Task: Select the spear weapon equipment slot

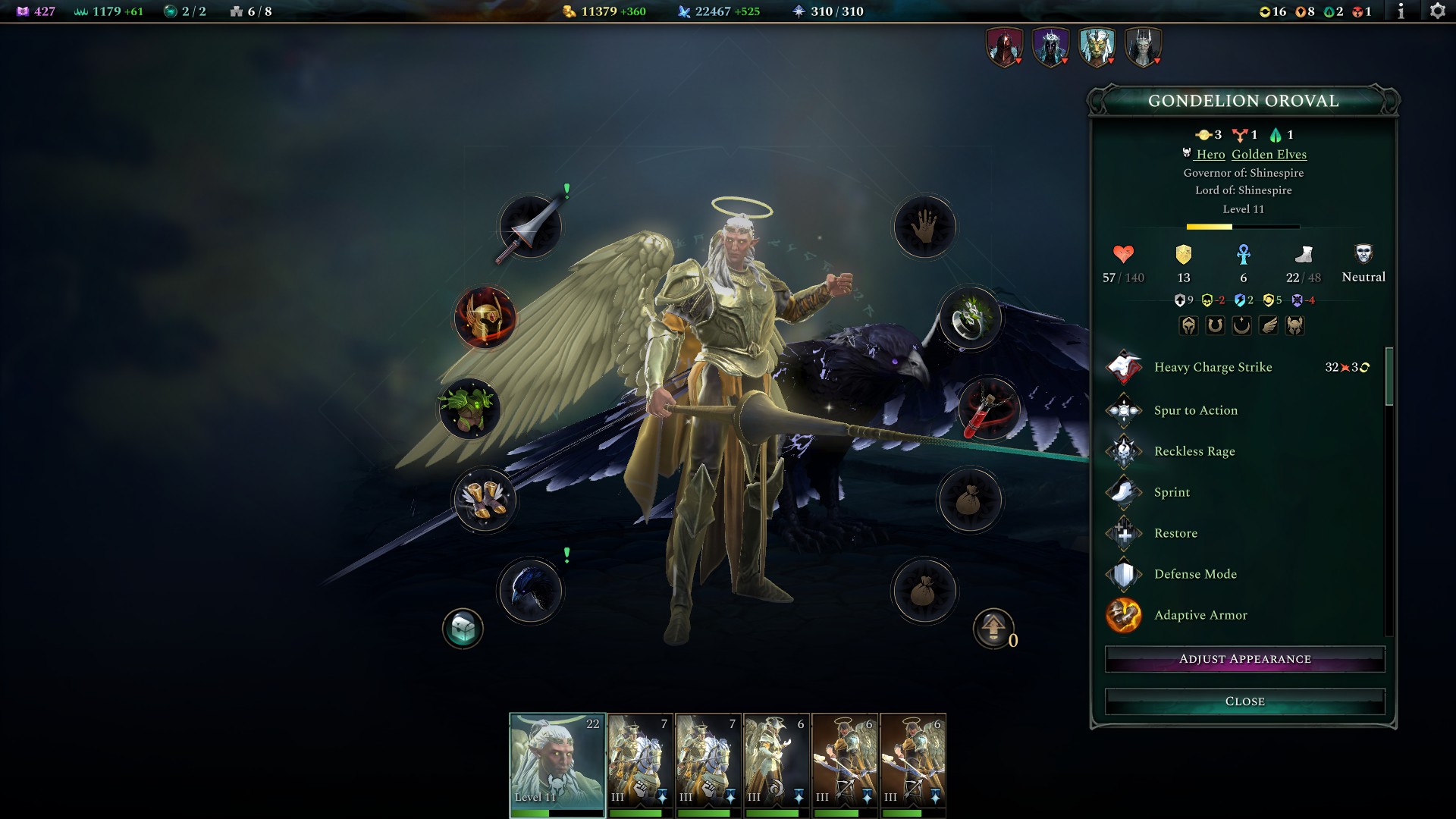Action: 530,226
